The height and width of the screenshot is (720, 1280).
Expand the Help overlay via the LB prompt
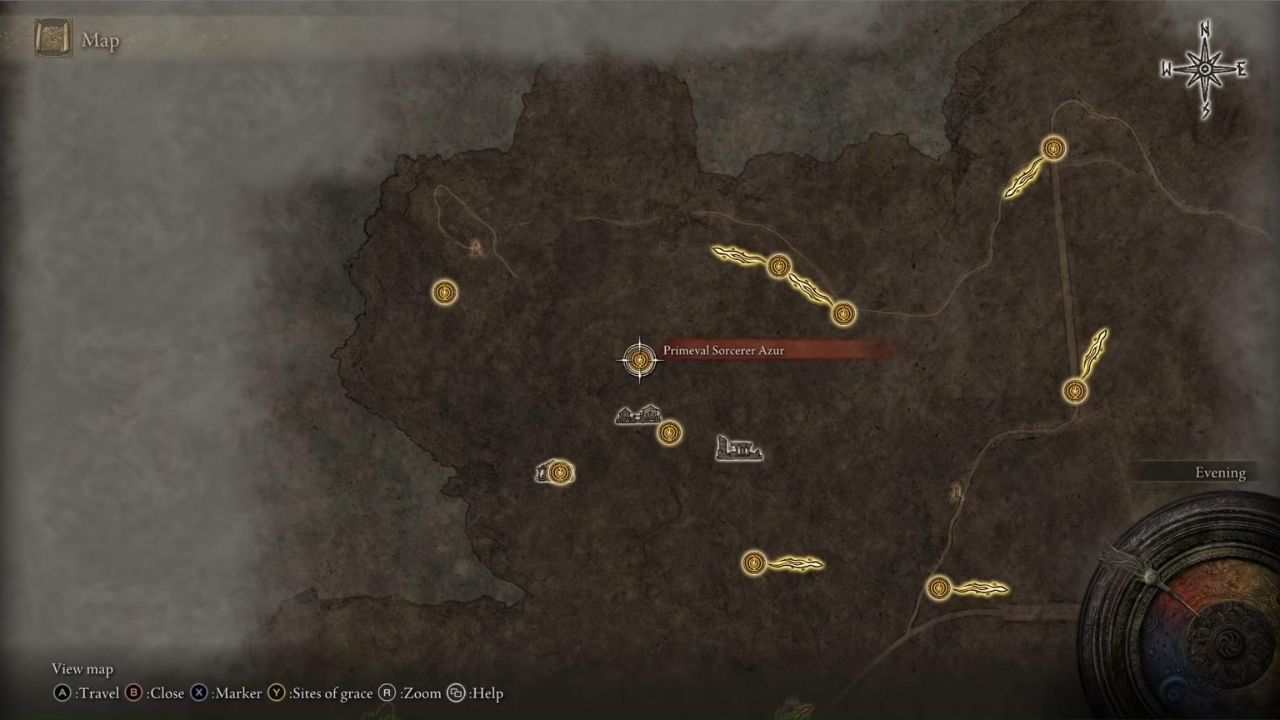pyautogui.click(x=455, y=693)
